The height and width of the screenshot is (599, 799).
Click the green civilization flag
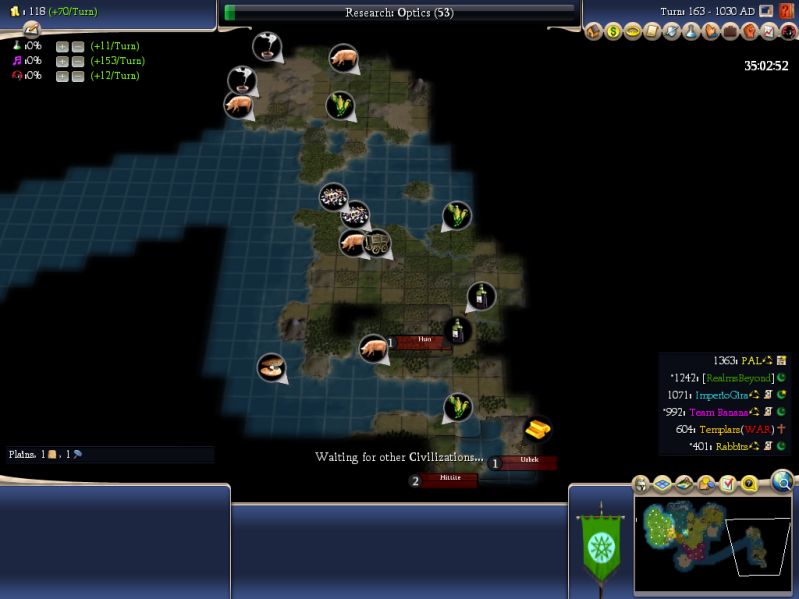pyautogui.click(x=600, y=547)
